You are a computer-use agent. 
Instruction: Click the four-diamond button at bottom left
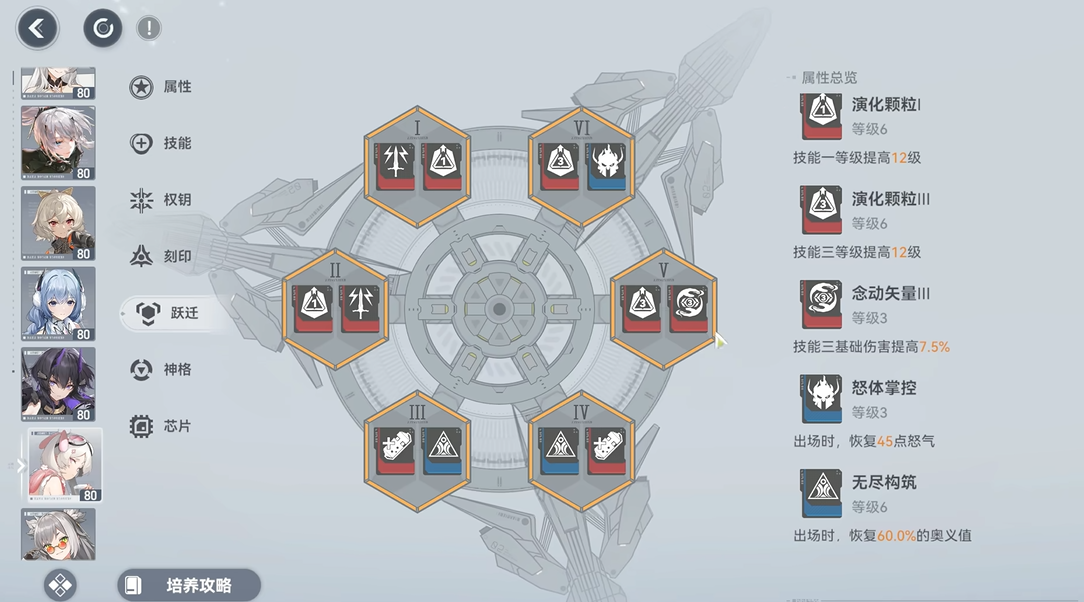pos(61,585)
